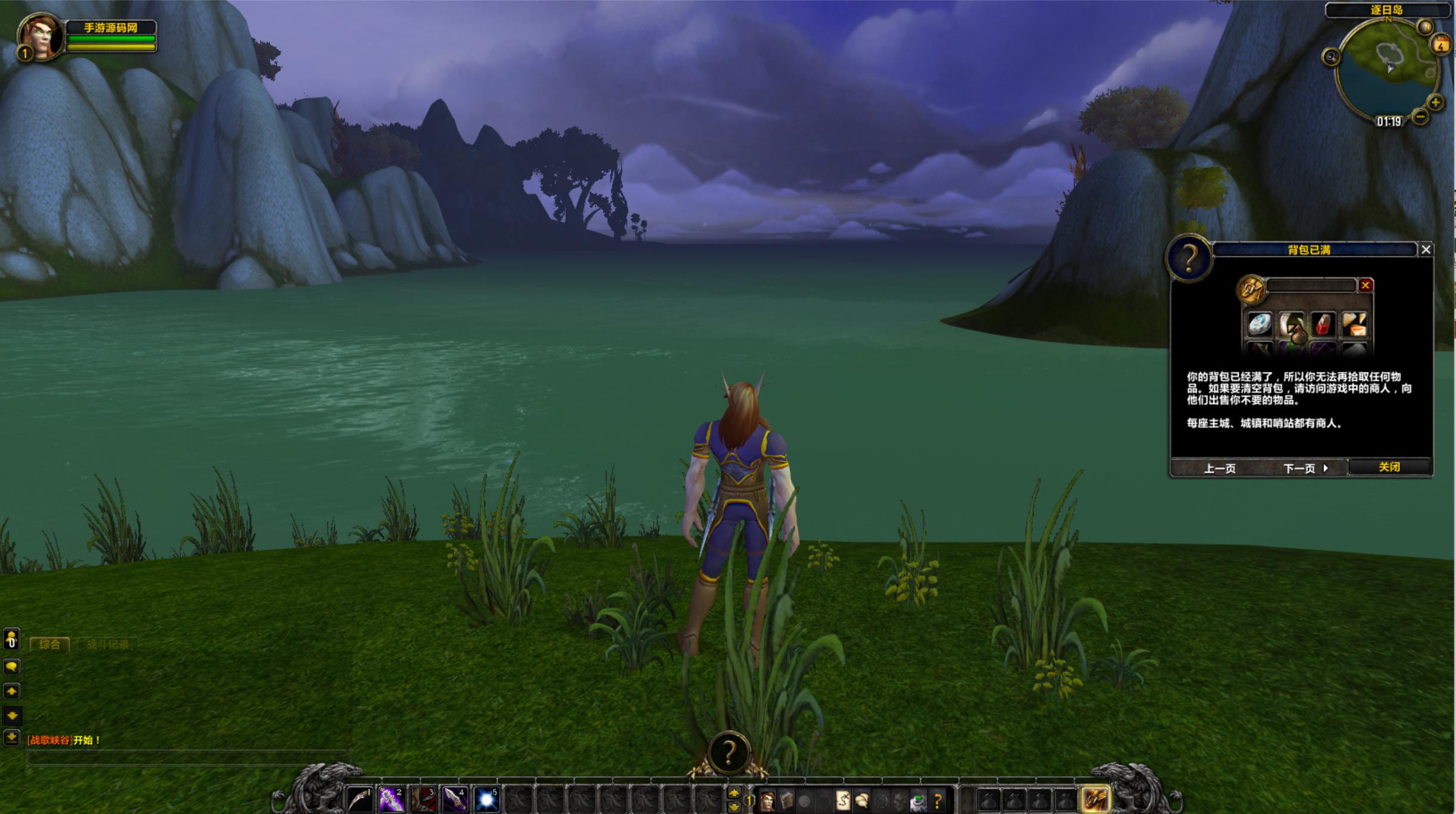
Task: Select the player portrait frame
Action: (x=40, y=37)
